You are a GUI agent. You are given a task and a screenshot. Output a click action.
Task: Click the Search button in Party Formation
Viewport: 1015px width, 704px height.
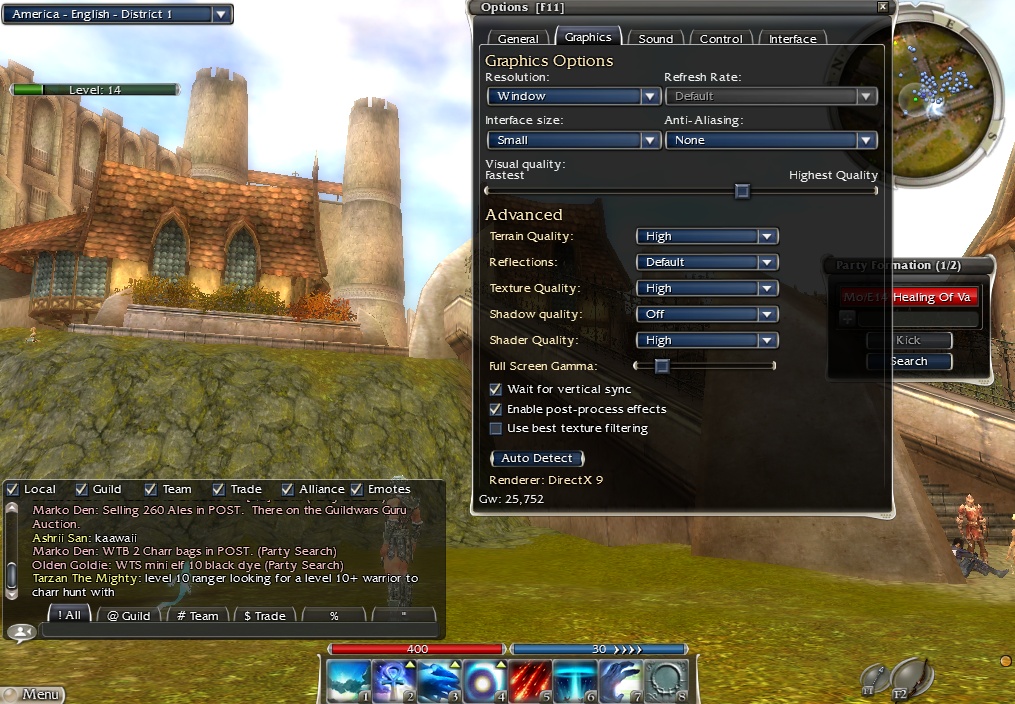pos(908,361)
